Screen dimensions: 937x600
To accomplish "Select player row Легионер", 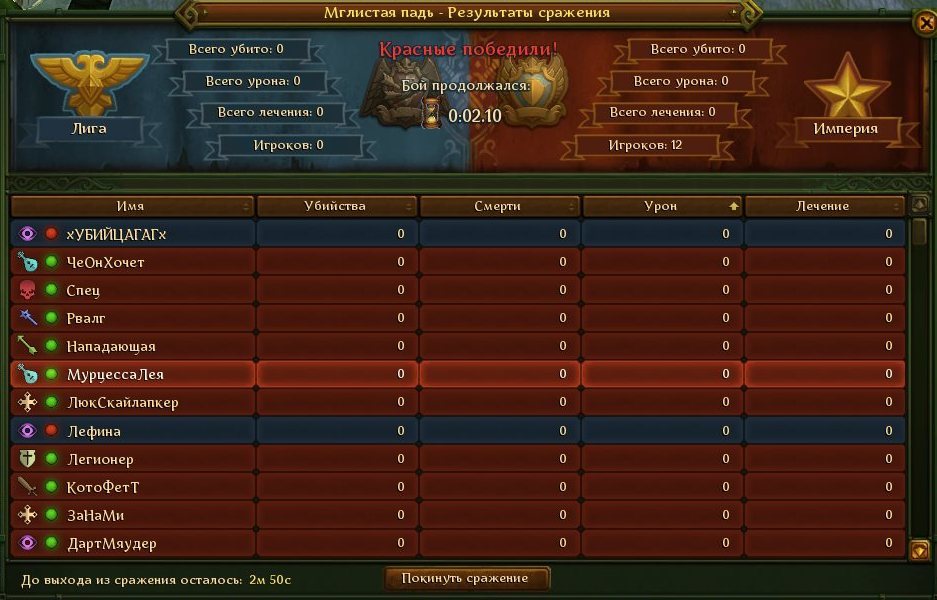I will pyautogui.click(x=100, y=459).
